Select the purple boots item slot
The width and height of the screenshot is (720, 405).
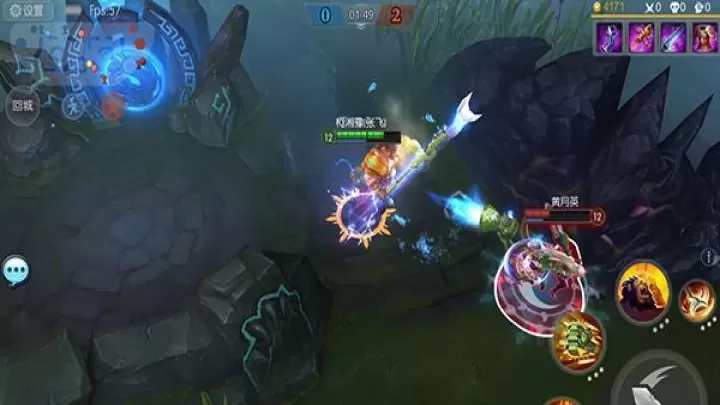(x=609, y=38)
